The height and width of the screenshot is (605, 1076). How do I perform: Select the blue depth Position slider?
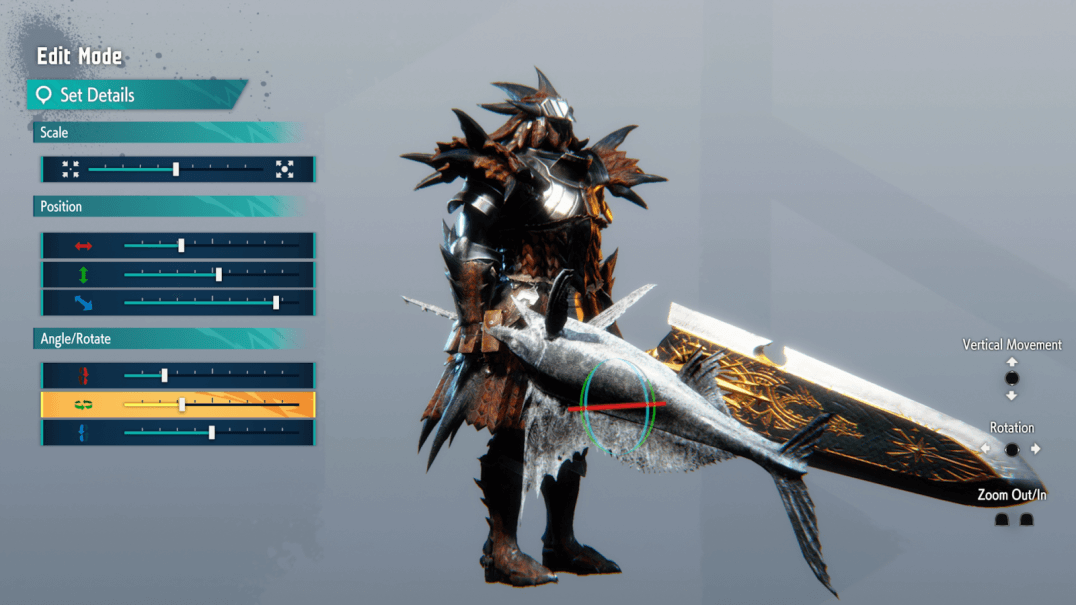click(x=210, y=302)
